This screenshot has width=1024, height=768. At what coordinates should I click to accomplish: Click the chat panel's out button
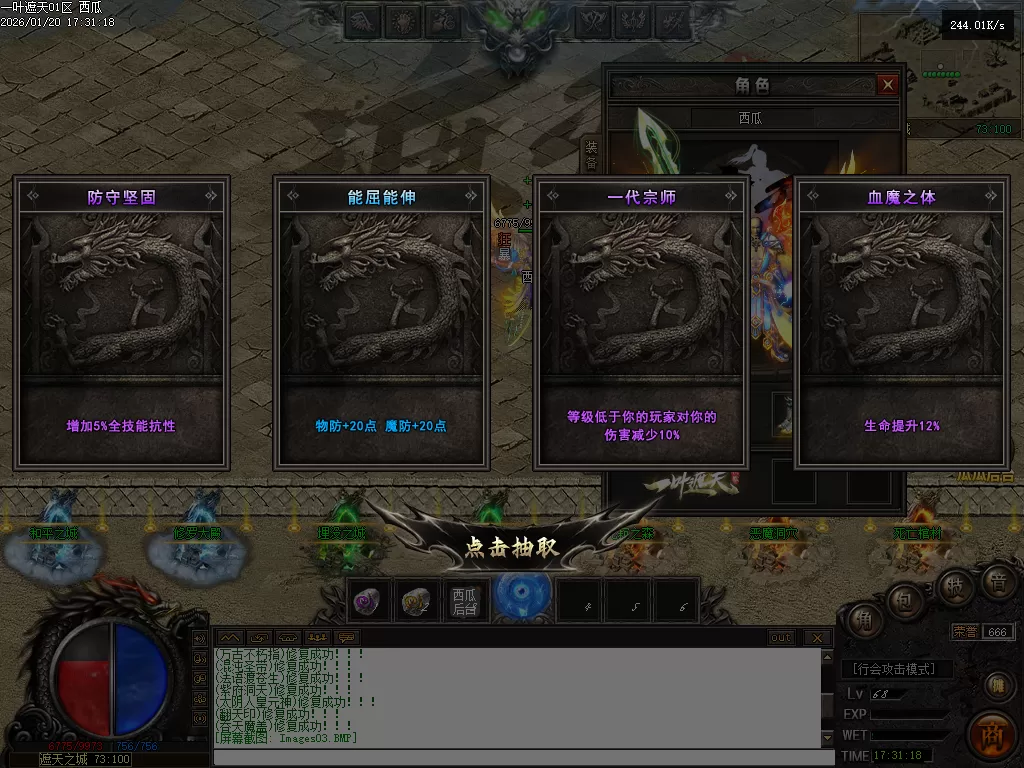coord(781,637)
